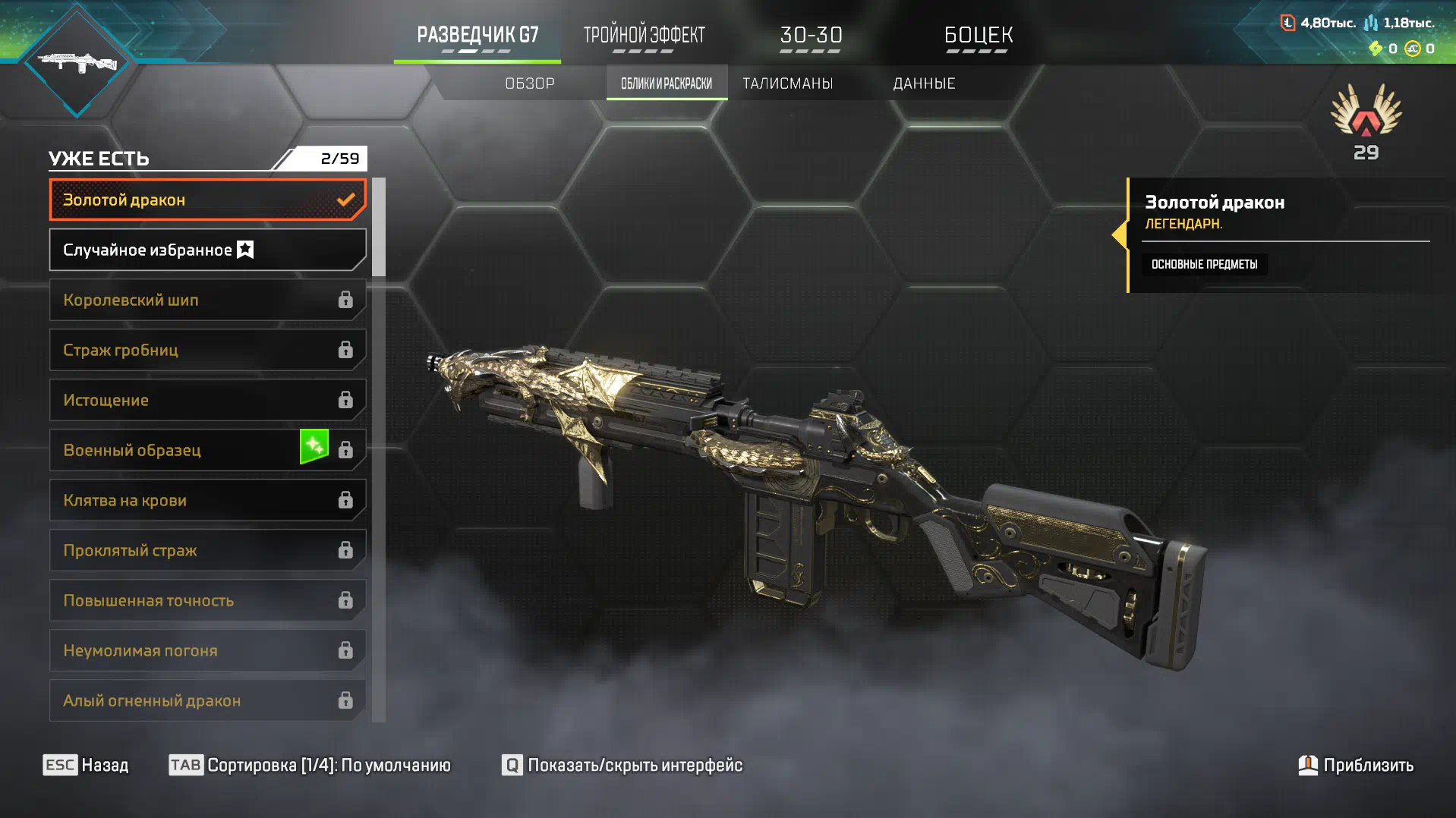This screenshot has height=818, width=1456.
Task: Open the 30-30 weapon tab
Action: 811,36
